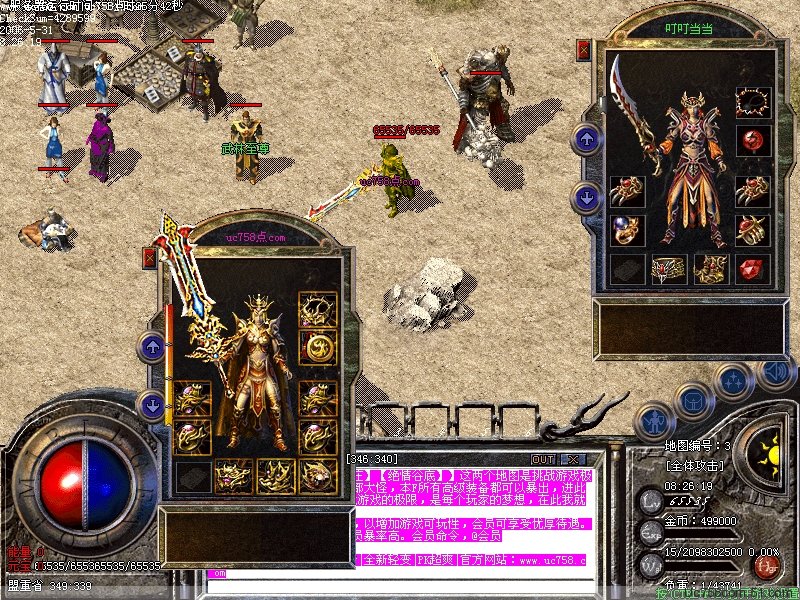The height and width of the screenshot is (600, 800).
Task: Close the 叮叮当当 equipment panel
Action: [x=584, y=50]
